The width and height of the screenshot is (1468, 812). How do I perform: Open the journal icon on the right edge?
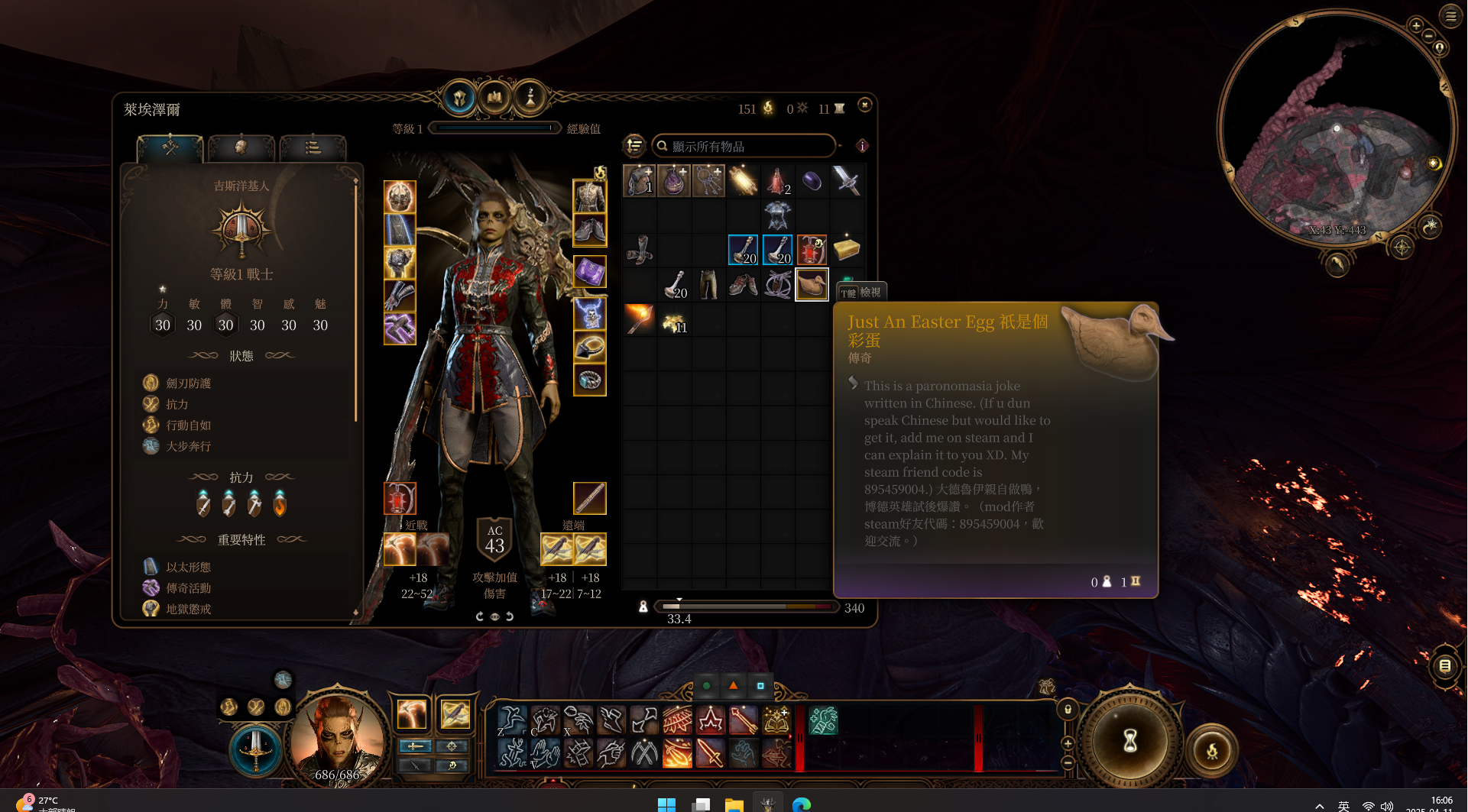(x=1447, y=665)
